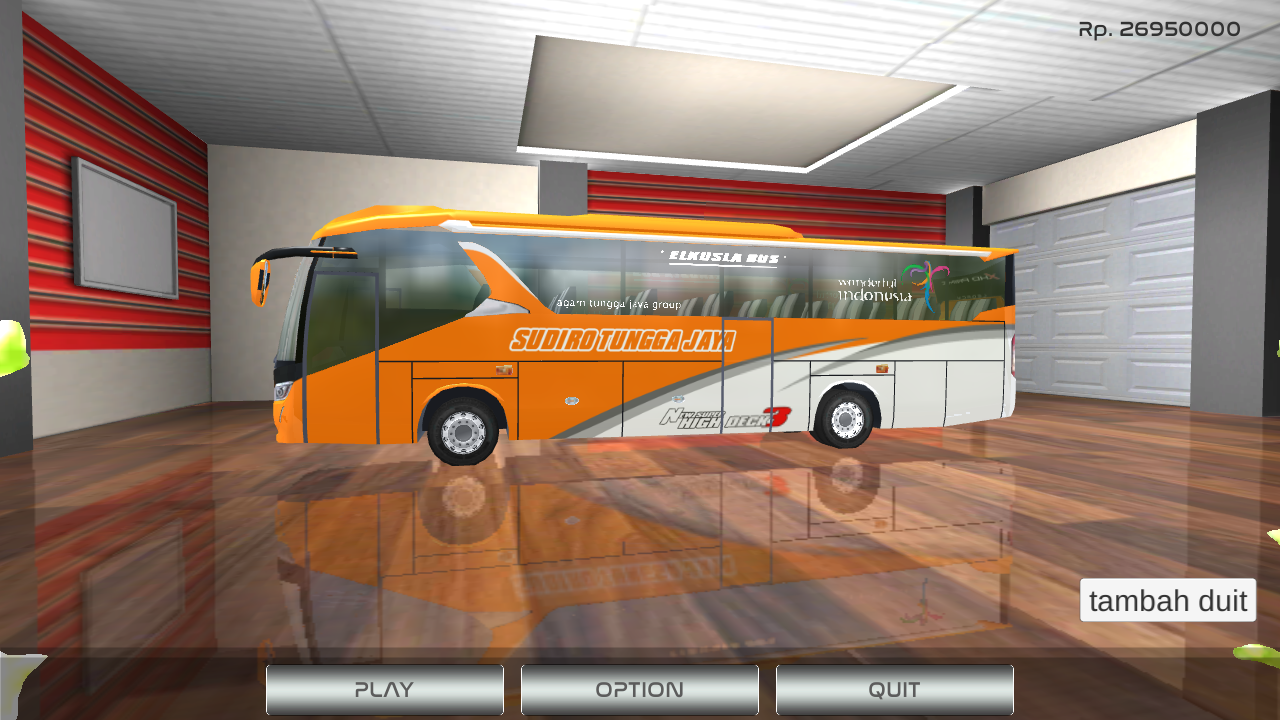Select the green left navigation arrow
The height and width of the screenshot is (720, 1280).
tap(10, 345)
